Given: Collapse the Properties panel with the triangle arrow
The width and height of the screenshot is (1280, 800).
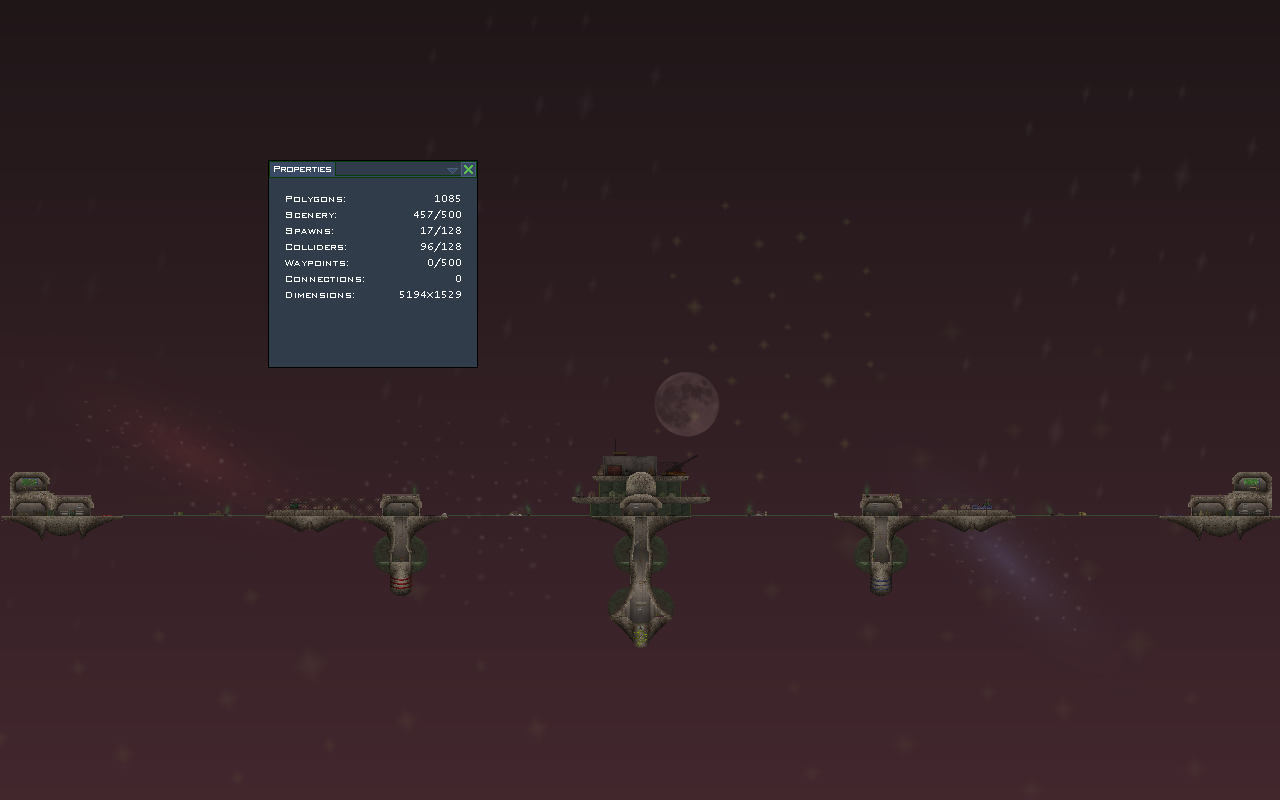Looking at the screenshot, I should point(452,170).
